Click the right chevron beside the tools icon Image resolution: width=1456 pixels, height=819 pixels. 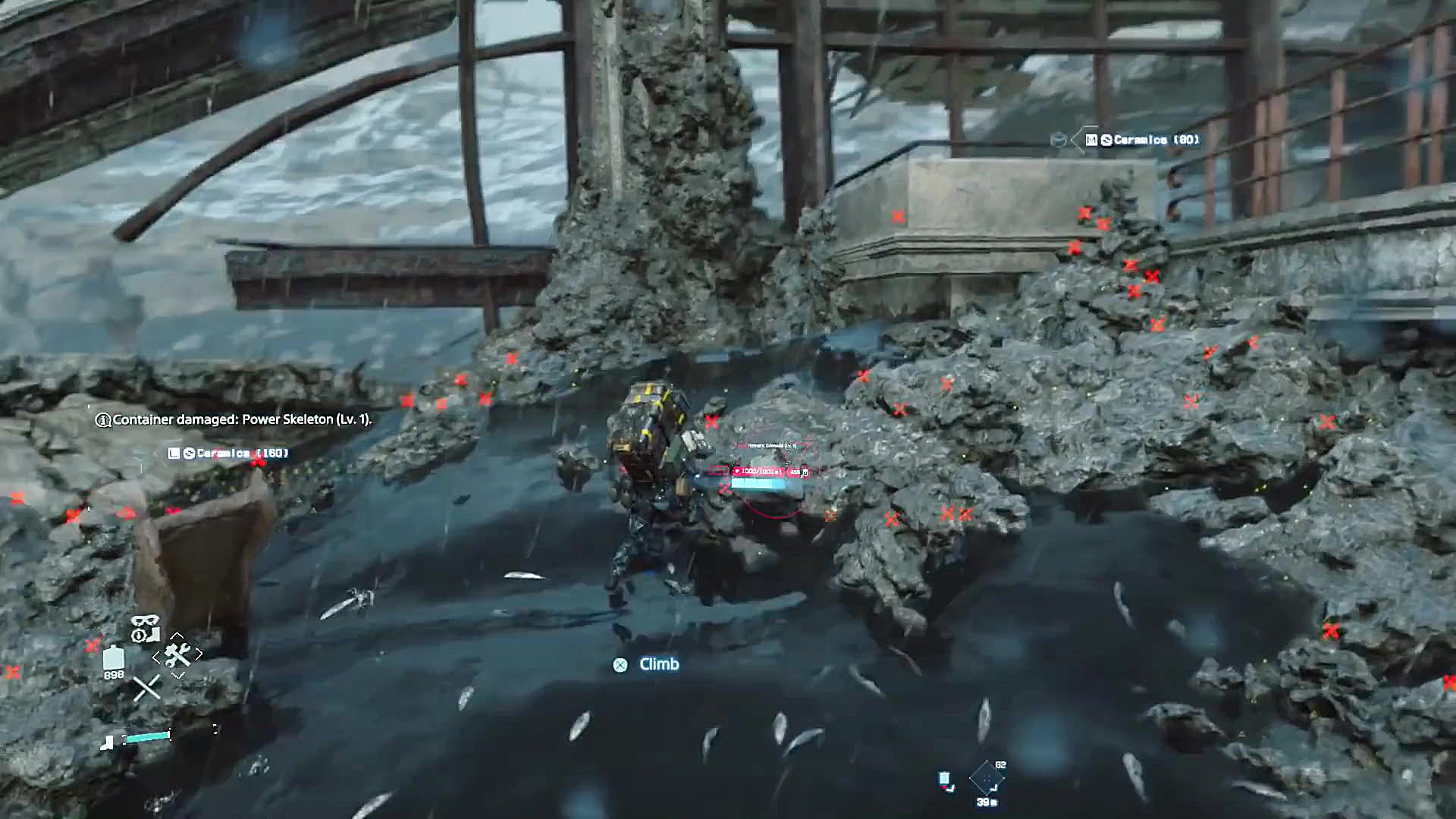(x=199, y=653)
